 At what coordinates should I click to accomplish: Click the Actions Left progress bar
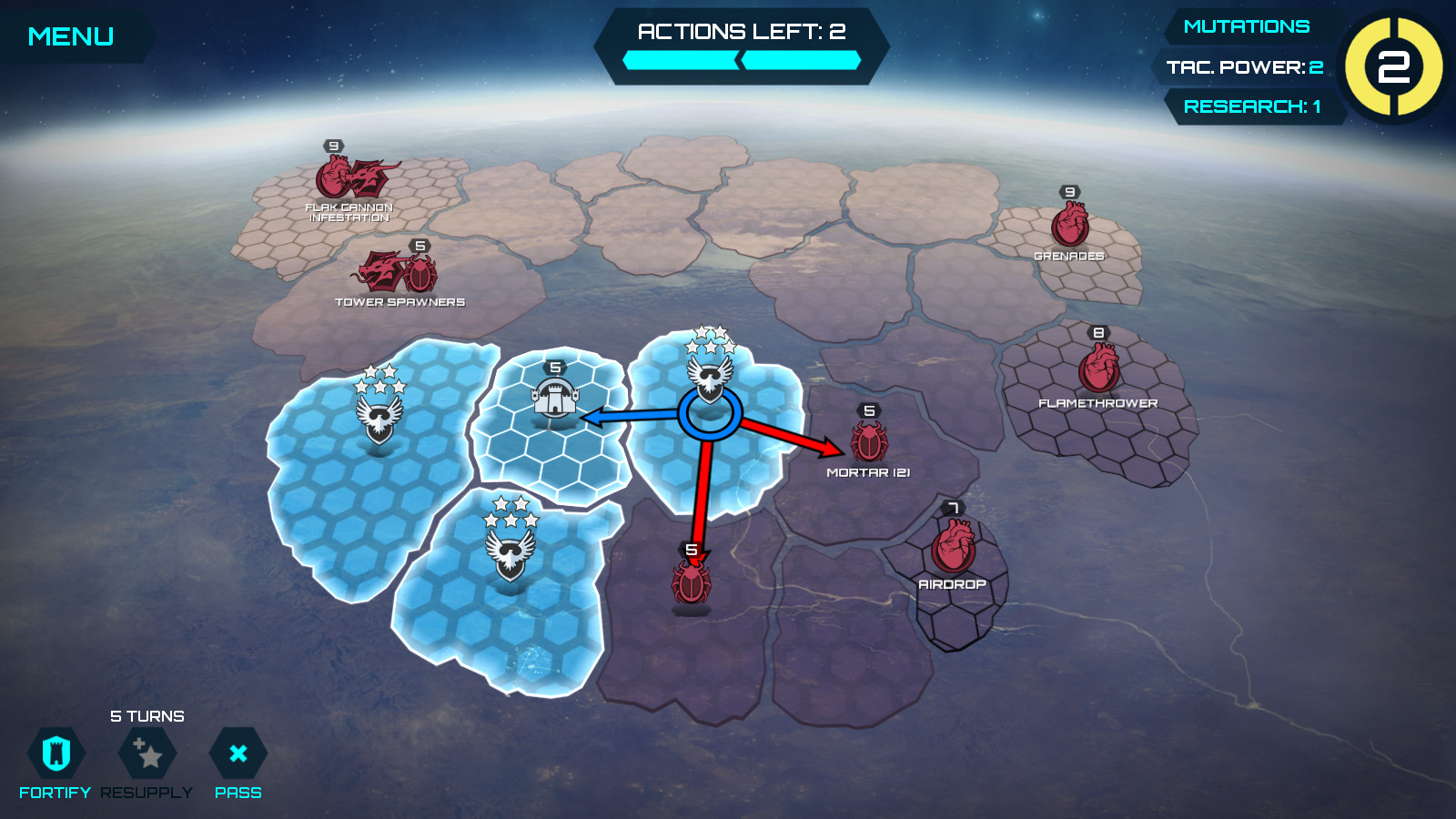point(741,60)
